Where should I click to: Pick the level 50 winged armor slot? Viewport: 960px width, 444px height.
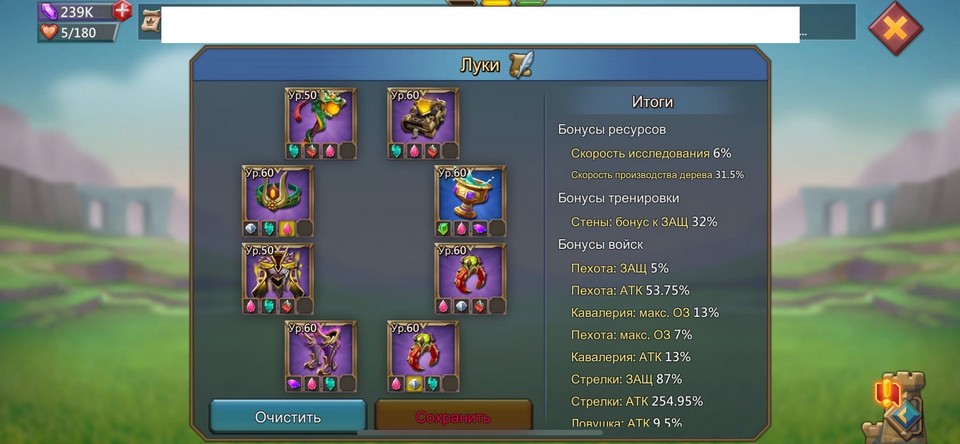coord(278,273)
